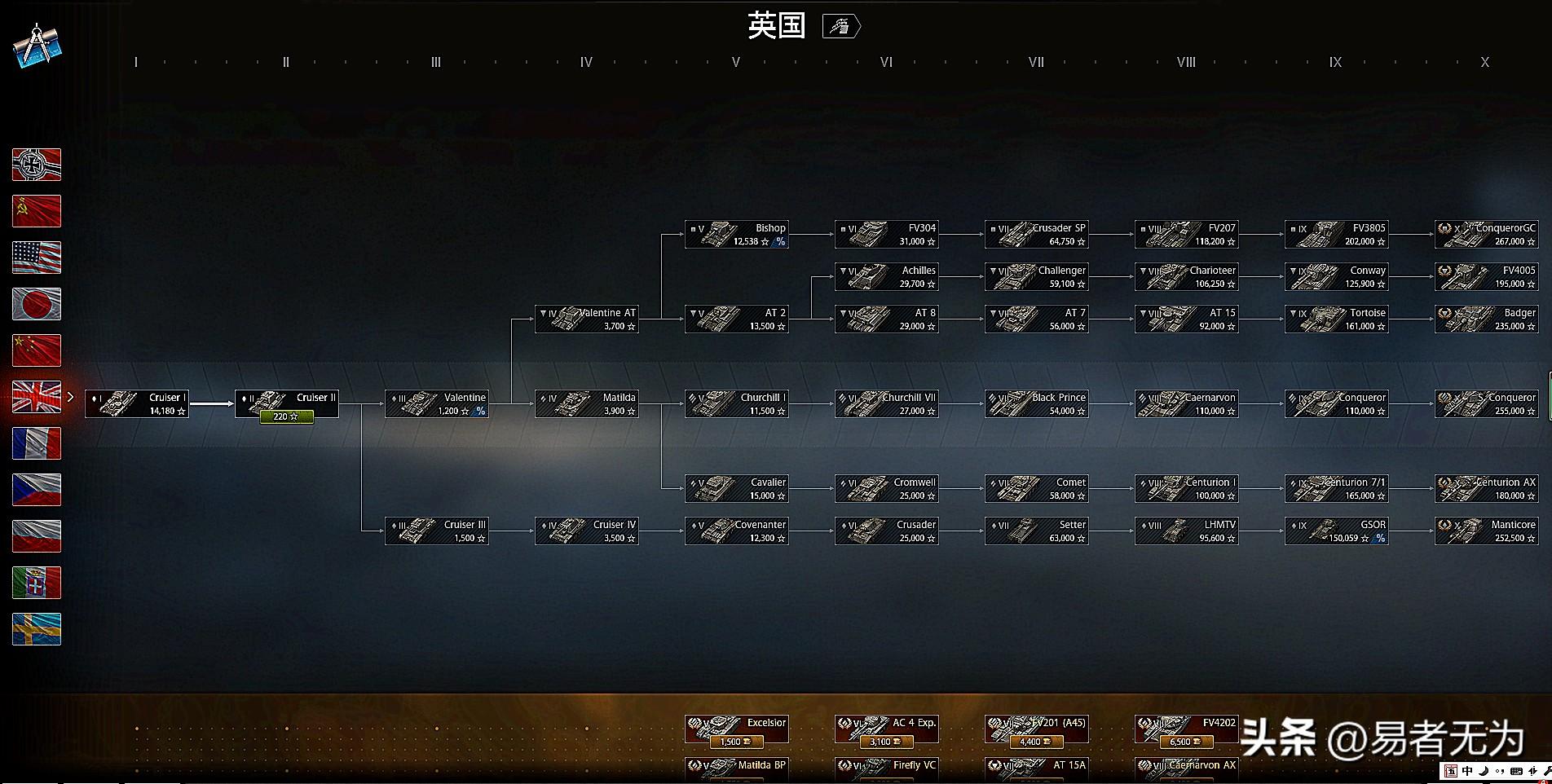Choose the Valentine AT tank destroyer
This screenshot has height=784, width=1552.
point(587,319)
